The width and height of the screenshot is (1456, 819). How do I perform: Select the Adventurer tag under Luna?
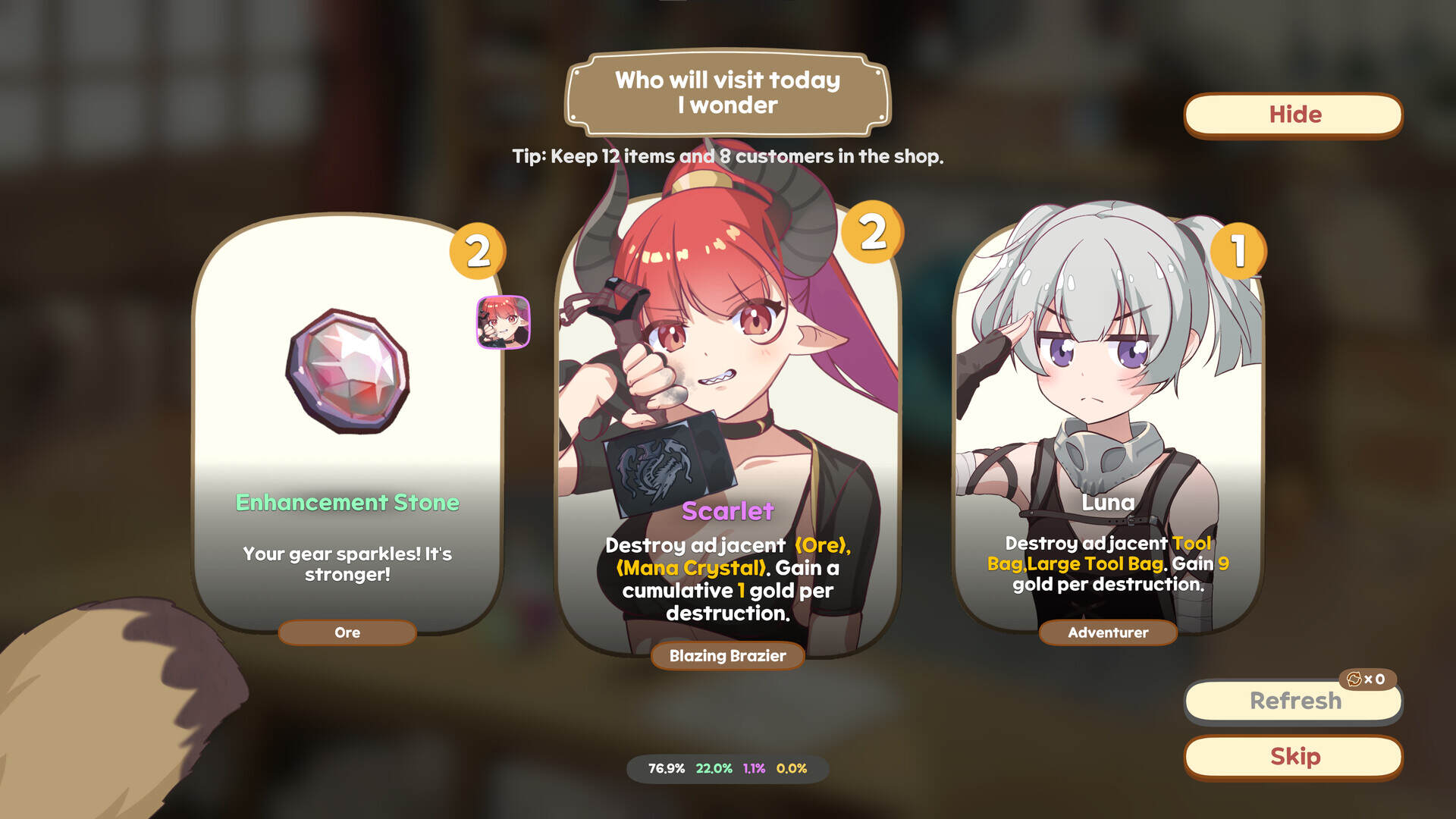click(1107, 632)
